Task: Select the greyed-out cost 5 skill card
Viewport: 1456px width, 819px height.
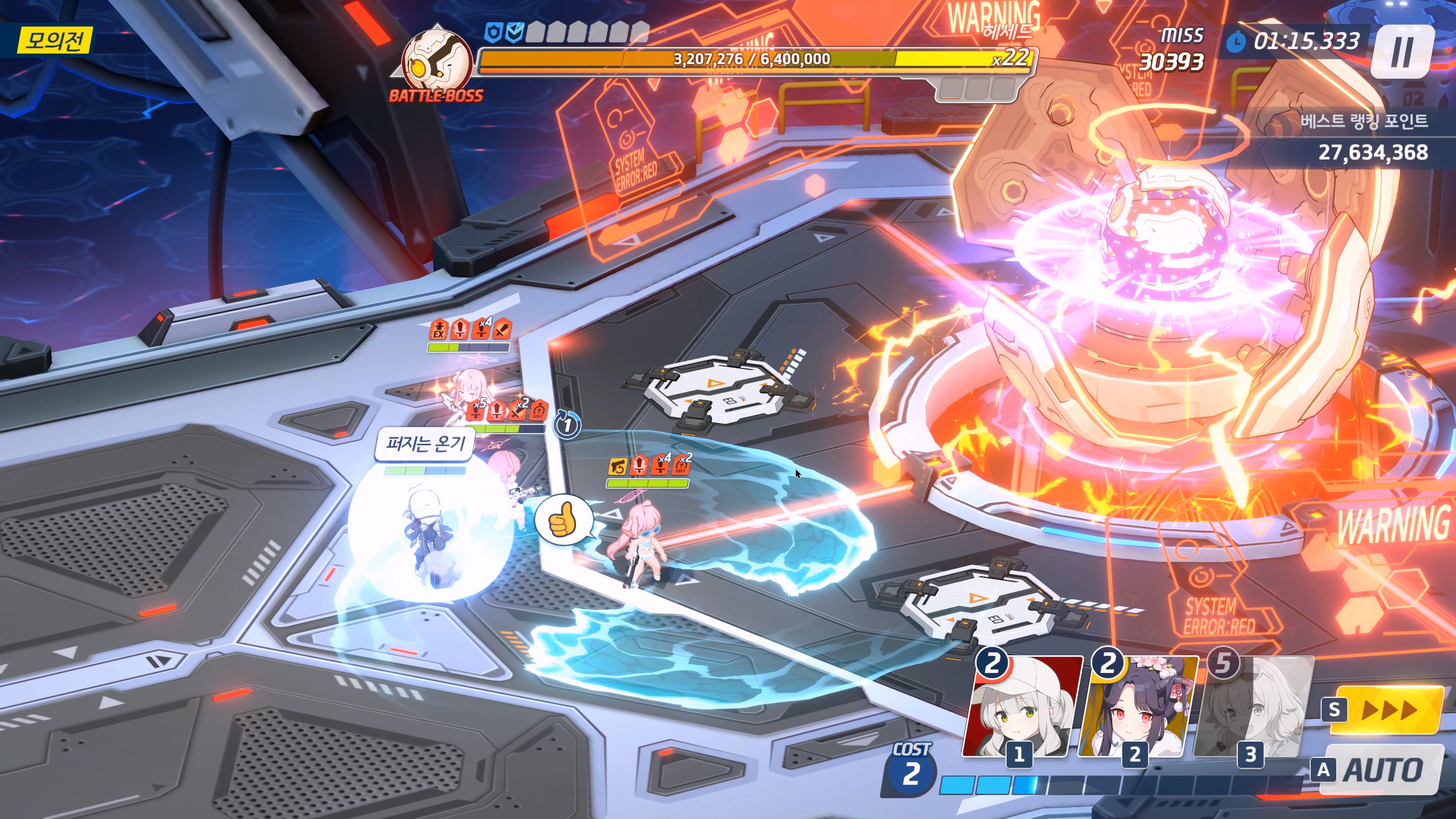Action: 1254,706
